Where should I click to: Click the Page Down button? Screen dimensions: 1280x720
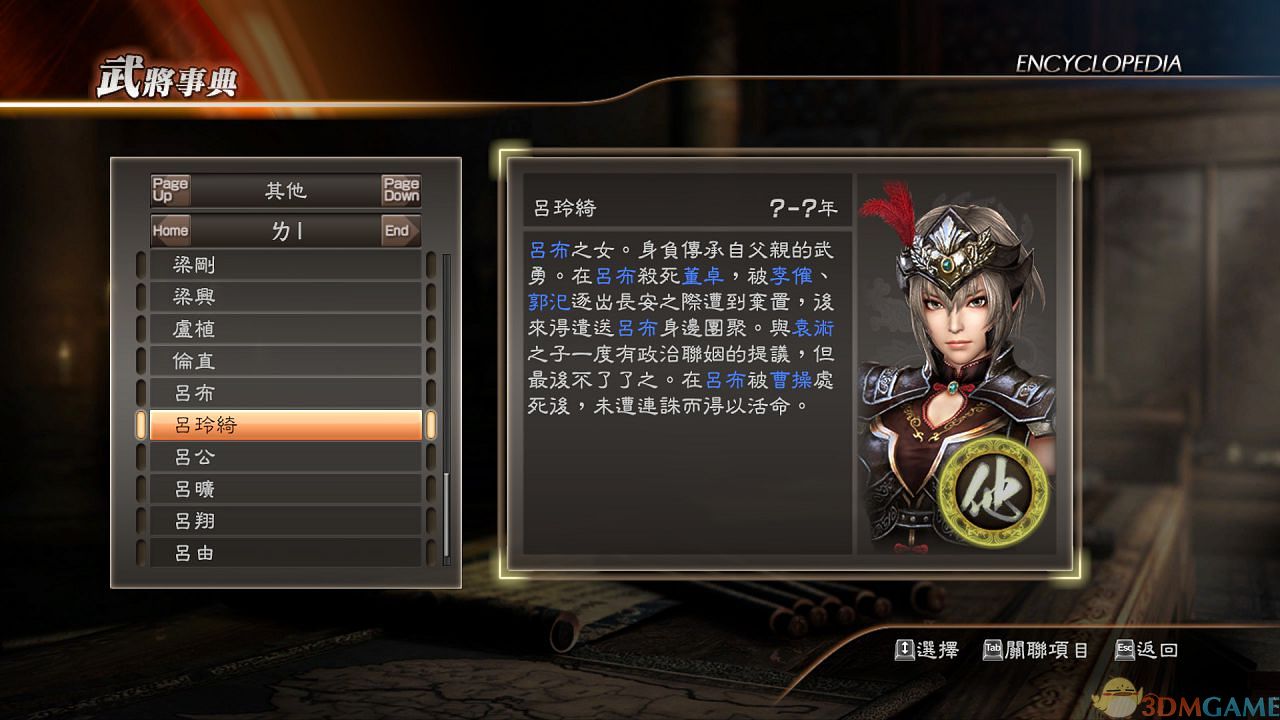tap(401, 190)
